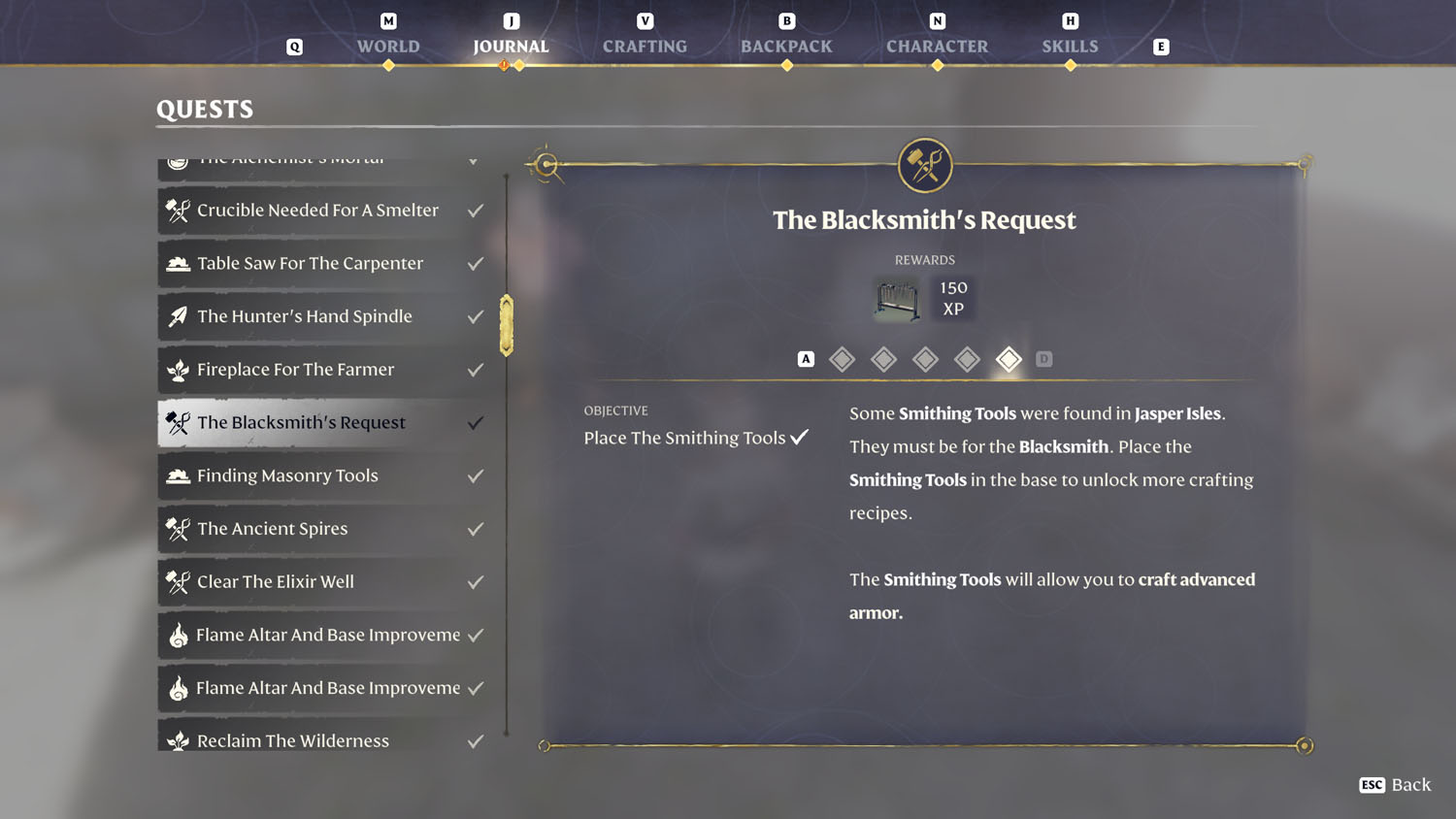Click the D arrow to view the next quest page
The height and width of the screenshot is (819, 1456).
1043,358
